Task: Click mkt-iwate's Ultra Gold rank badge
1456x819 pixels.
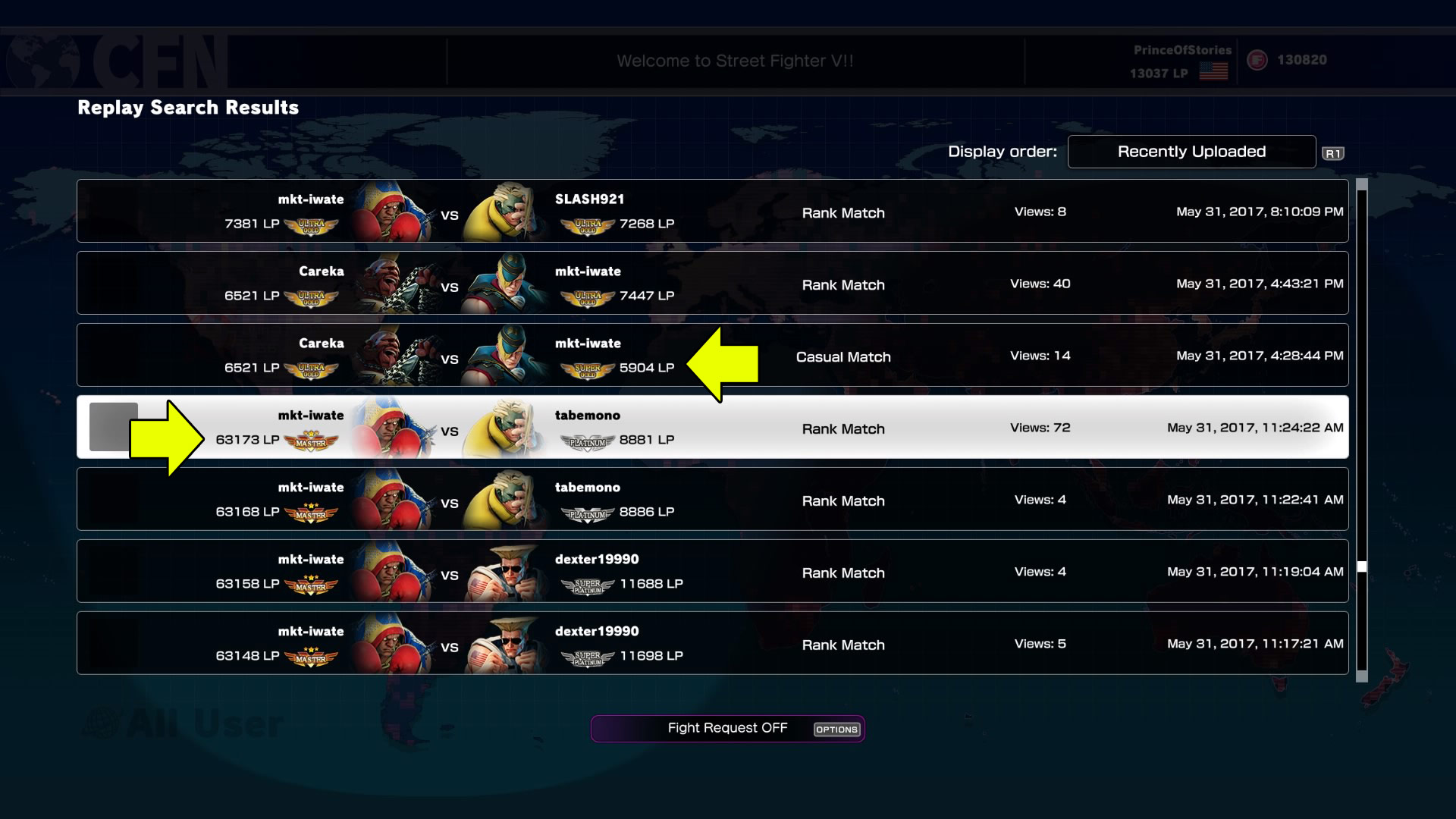Action: coord(311,225)
